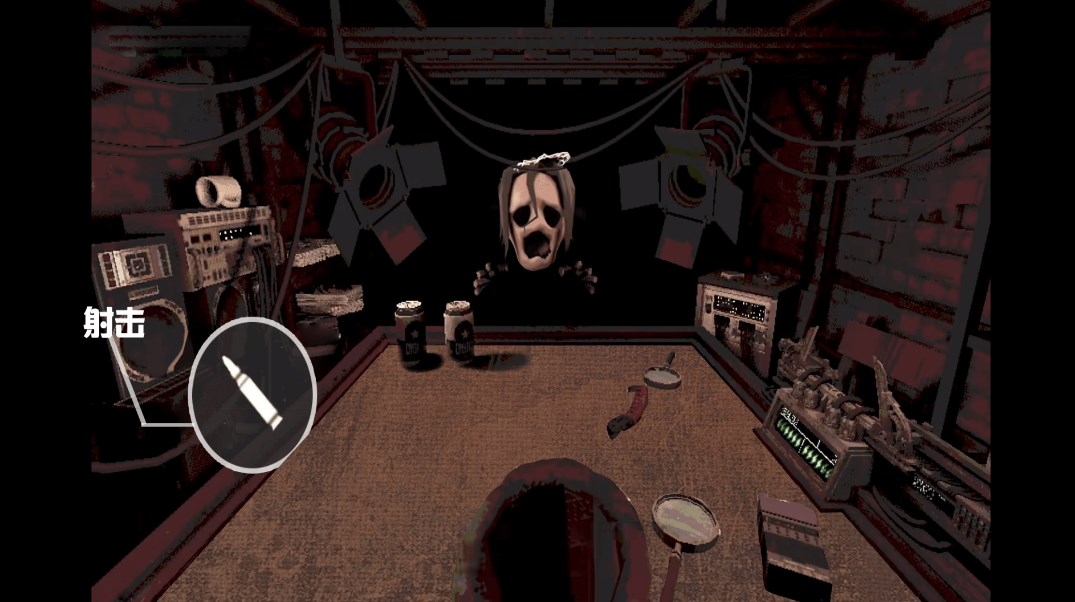Tap the bullet shoot button labeled 射击
This screenshot has height=602, width=1075.
pyautogui.click(x=252, y=394)
